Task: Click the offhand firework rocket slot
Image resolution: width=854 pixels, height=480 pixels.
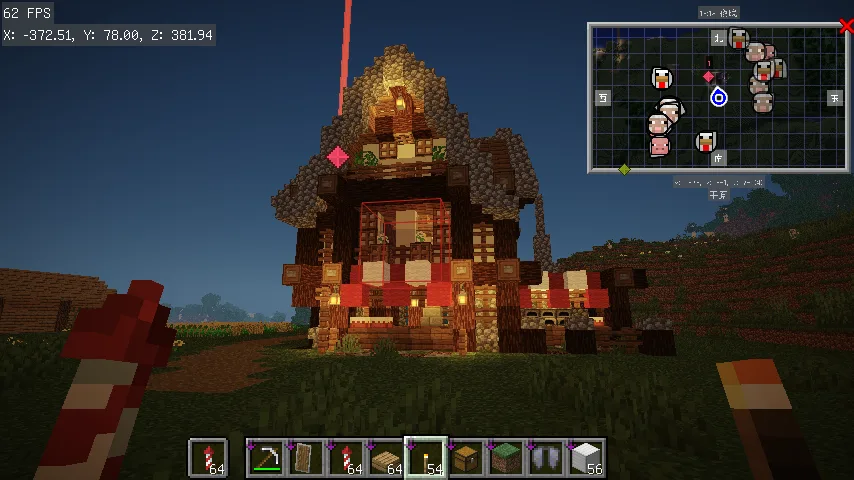Action: pyautogui.click(x=208, y=459)
